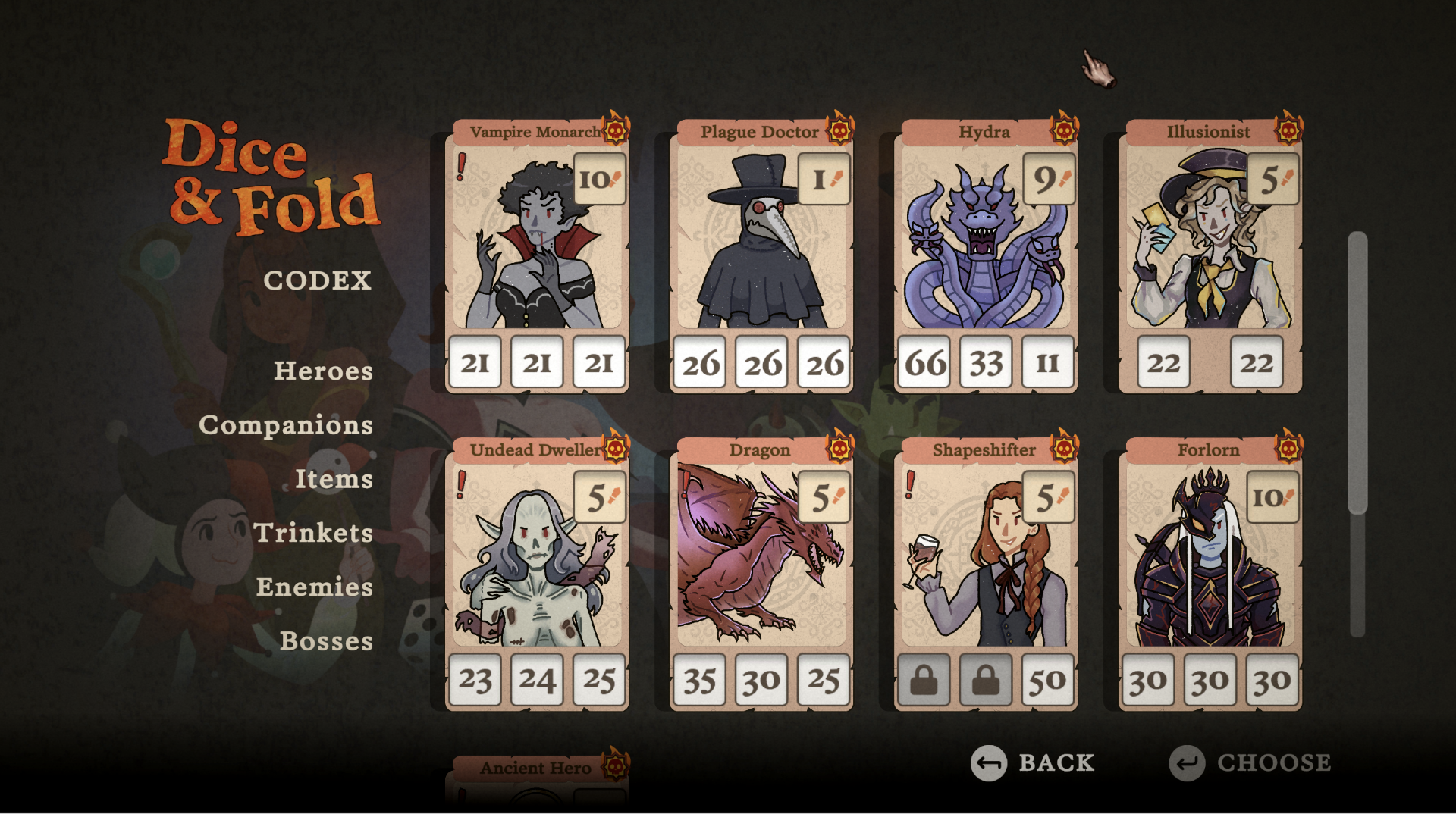Select Enemies in the Codex sidebar
This screenshot has height=814, width=1456.
click(314, 587)
